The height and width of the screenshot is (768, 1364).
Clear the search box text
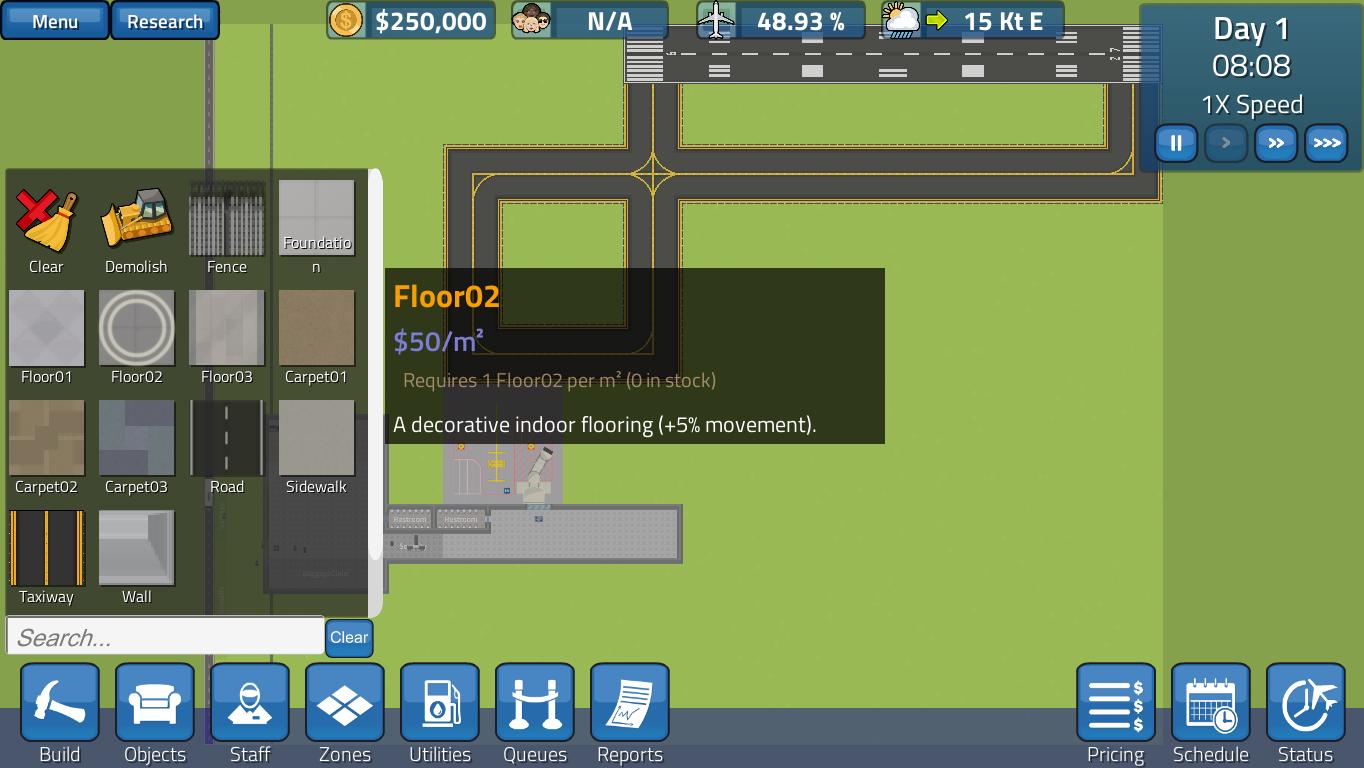click(x=349, y=637)
